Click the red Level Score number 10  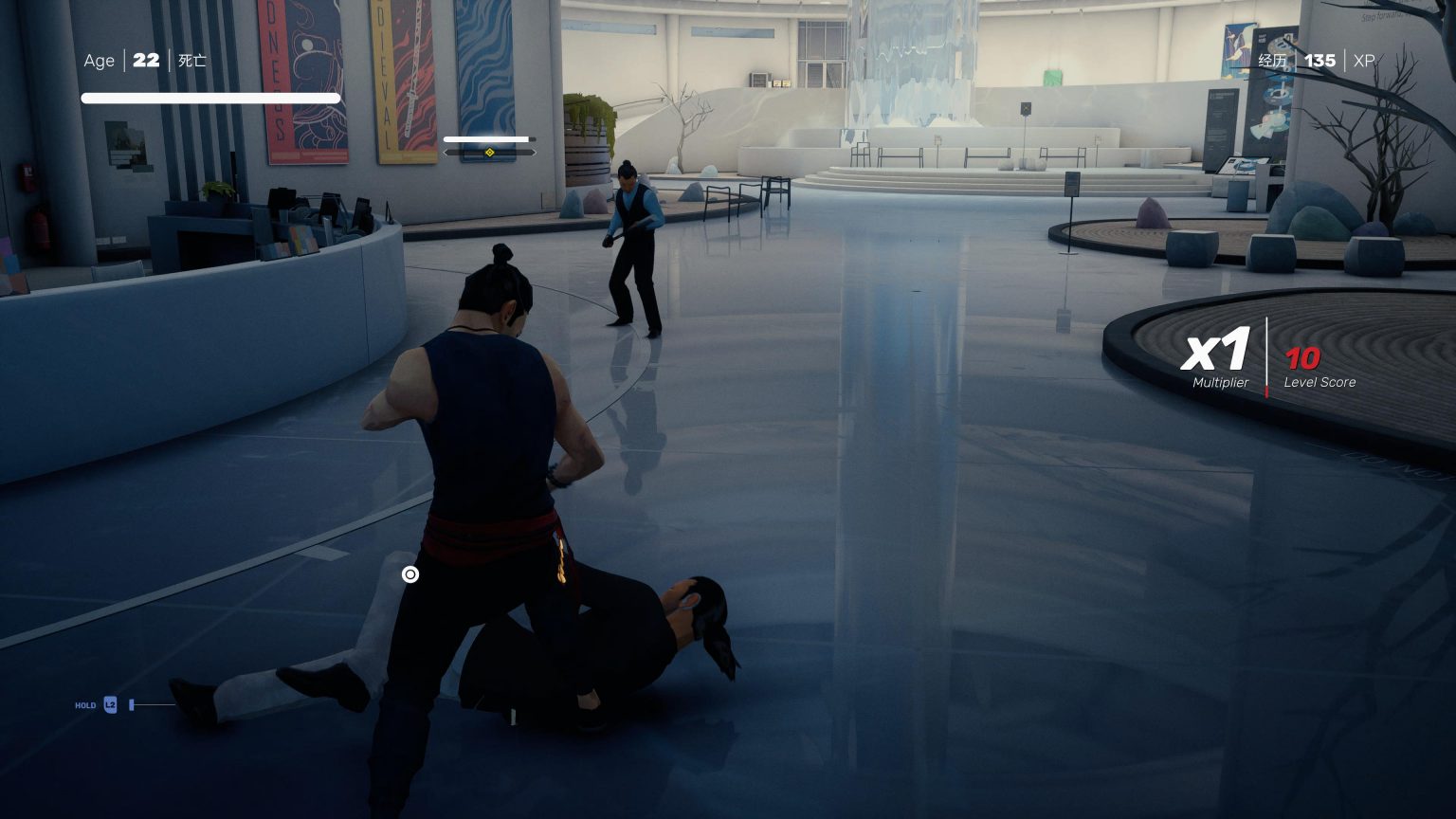tap(1302, 359)
